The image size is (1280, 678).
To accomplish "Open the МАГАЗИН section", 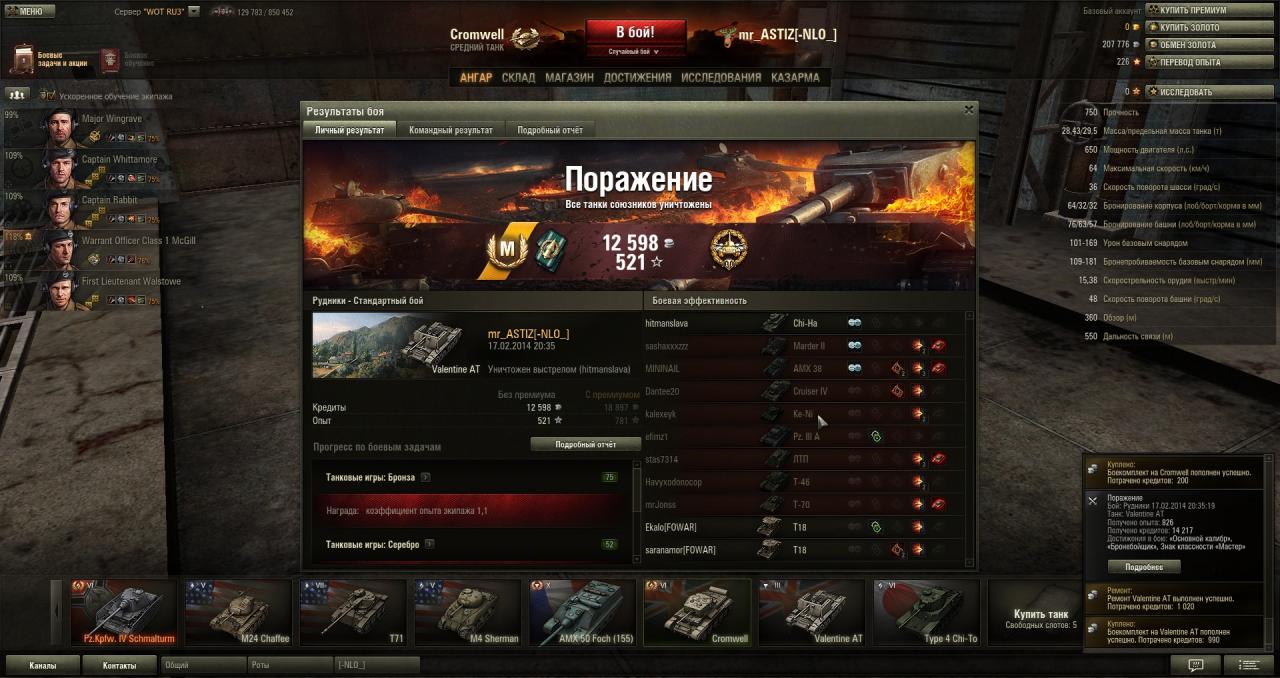I will 570,77.
